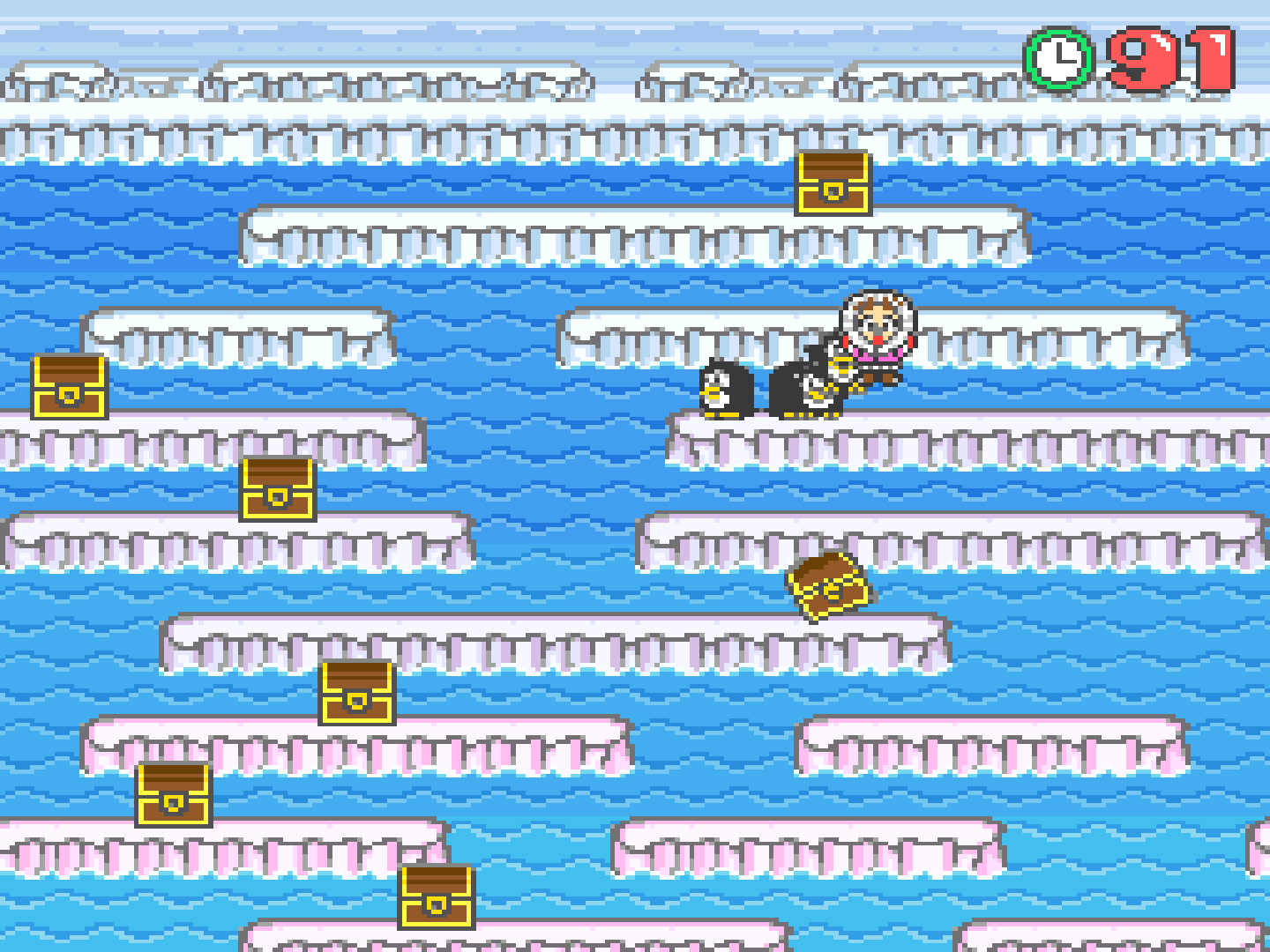
Task: Click the tilted chest in mid-screen
Action: (x=827, y=584)
